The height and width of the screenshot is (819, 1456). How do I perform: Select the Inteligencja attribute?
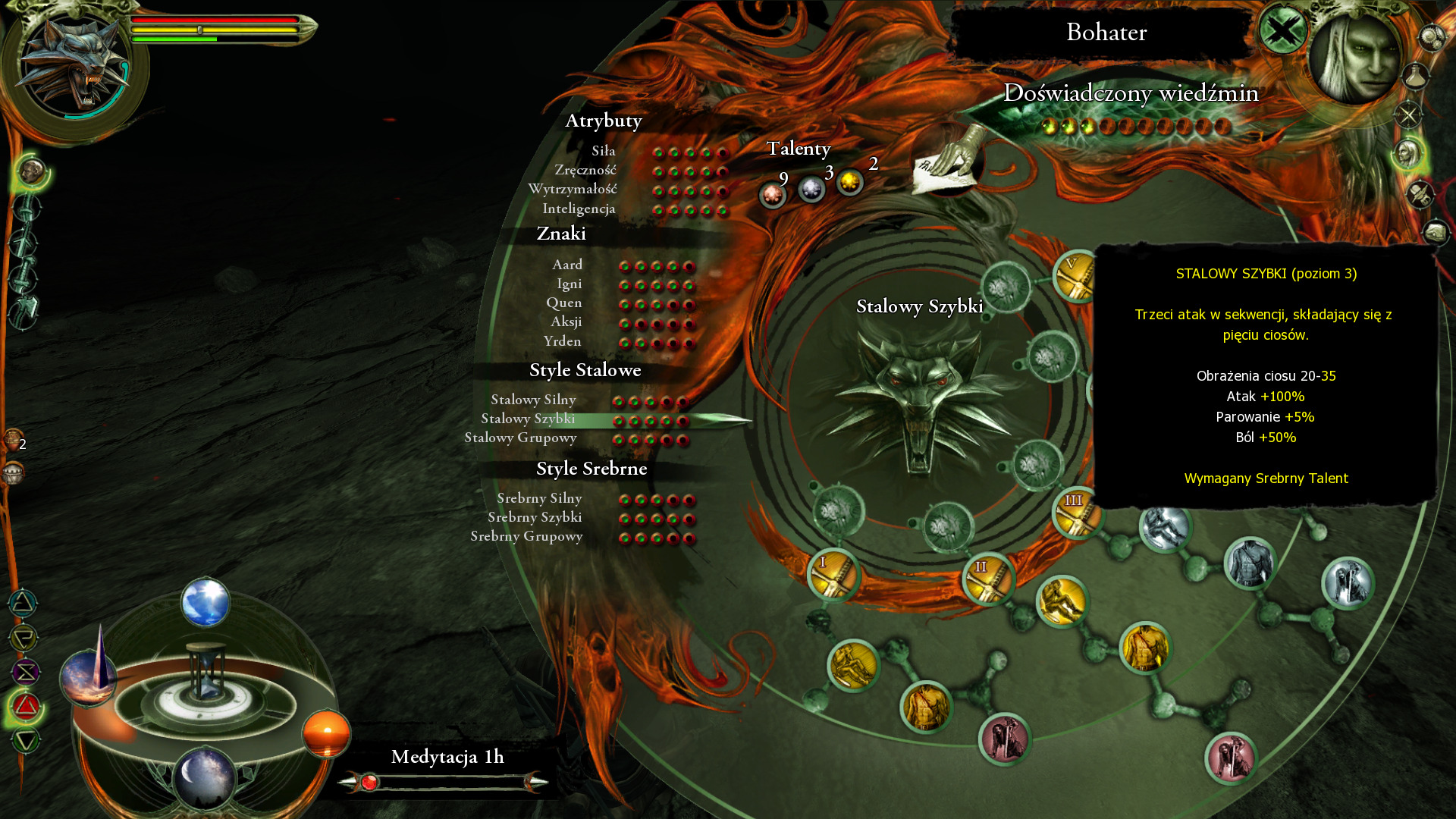click(579, 209)
